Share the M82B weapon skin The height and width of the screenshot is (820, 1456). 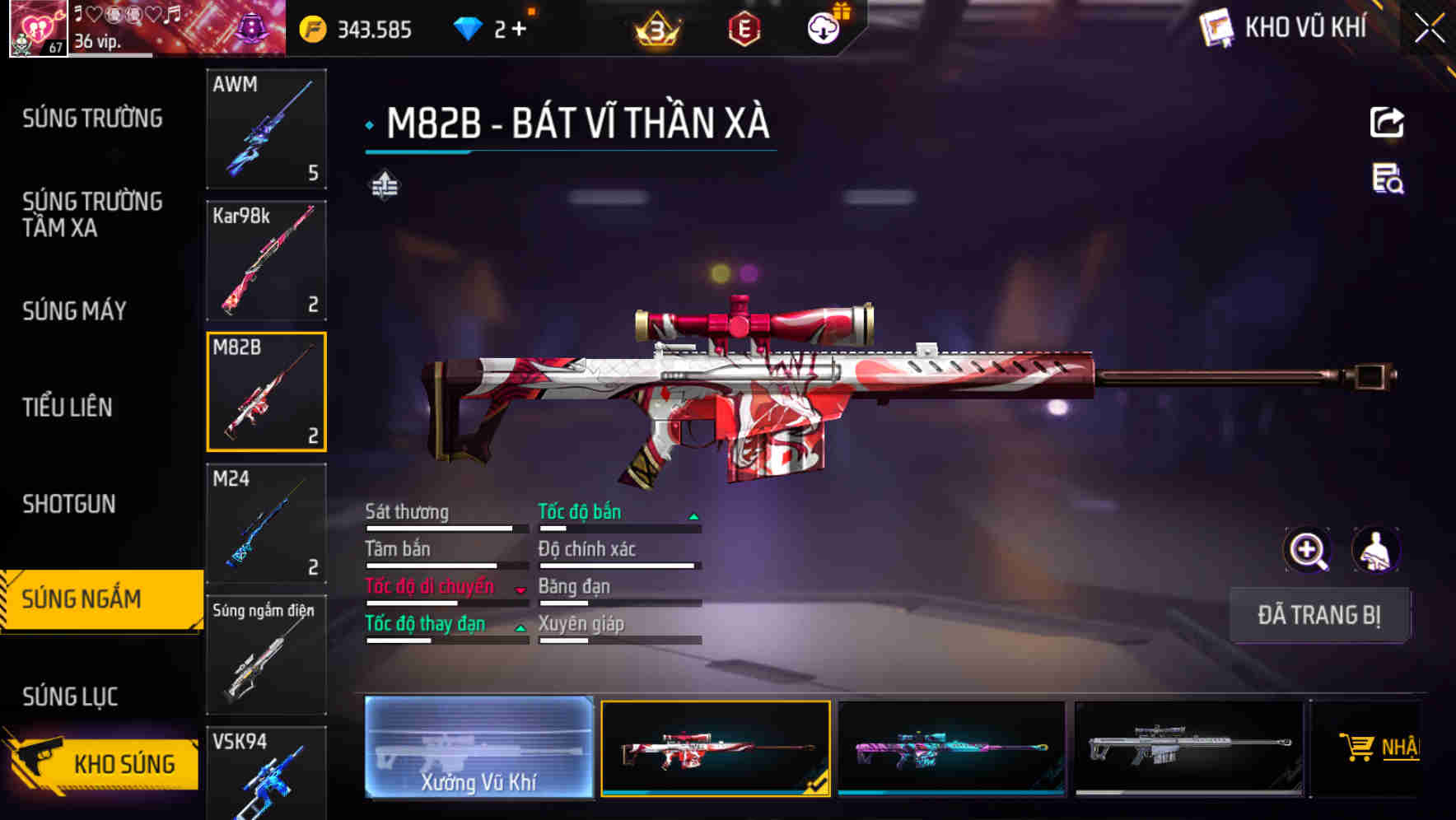(x=1387, y=122)
